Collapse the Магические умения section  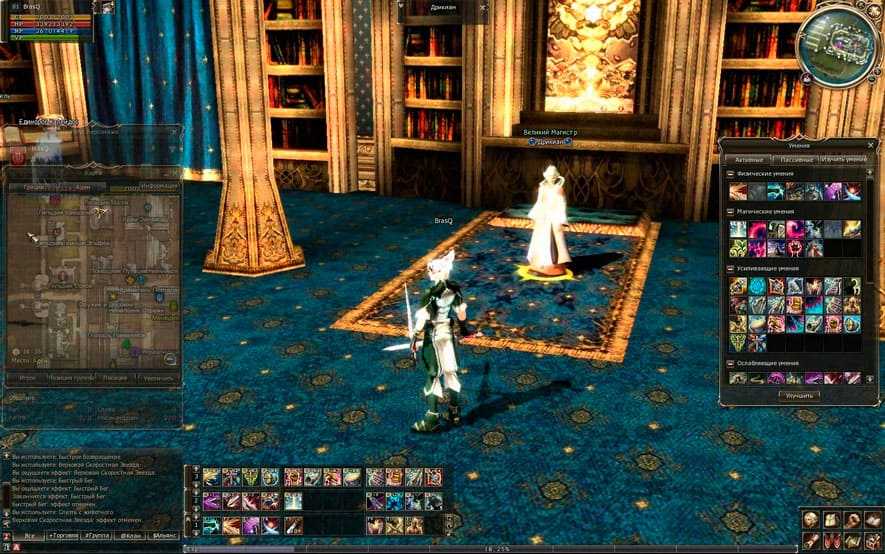pyautogui.click(x=730, y=212)
